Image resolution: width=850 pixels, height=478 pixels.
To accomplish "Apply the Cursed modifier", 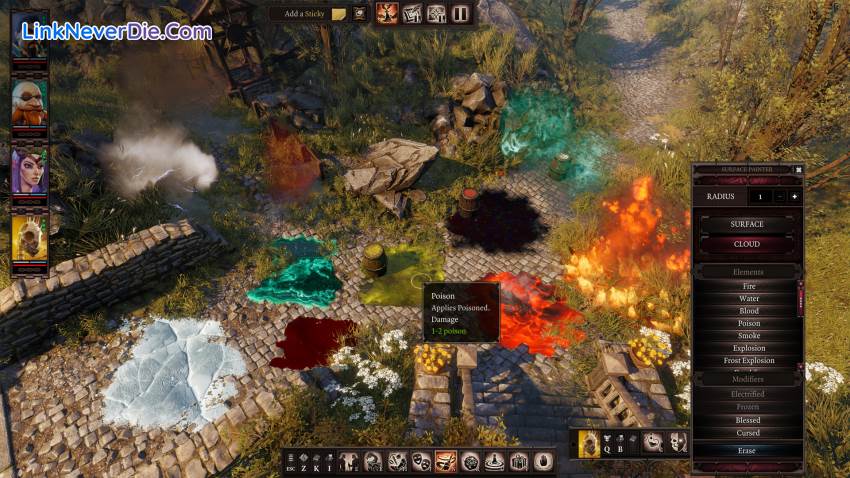I will (x=748, y=433).
